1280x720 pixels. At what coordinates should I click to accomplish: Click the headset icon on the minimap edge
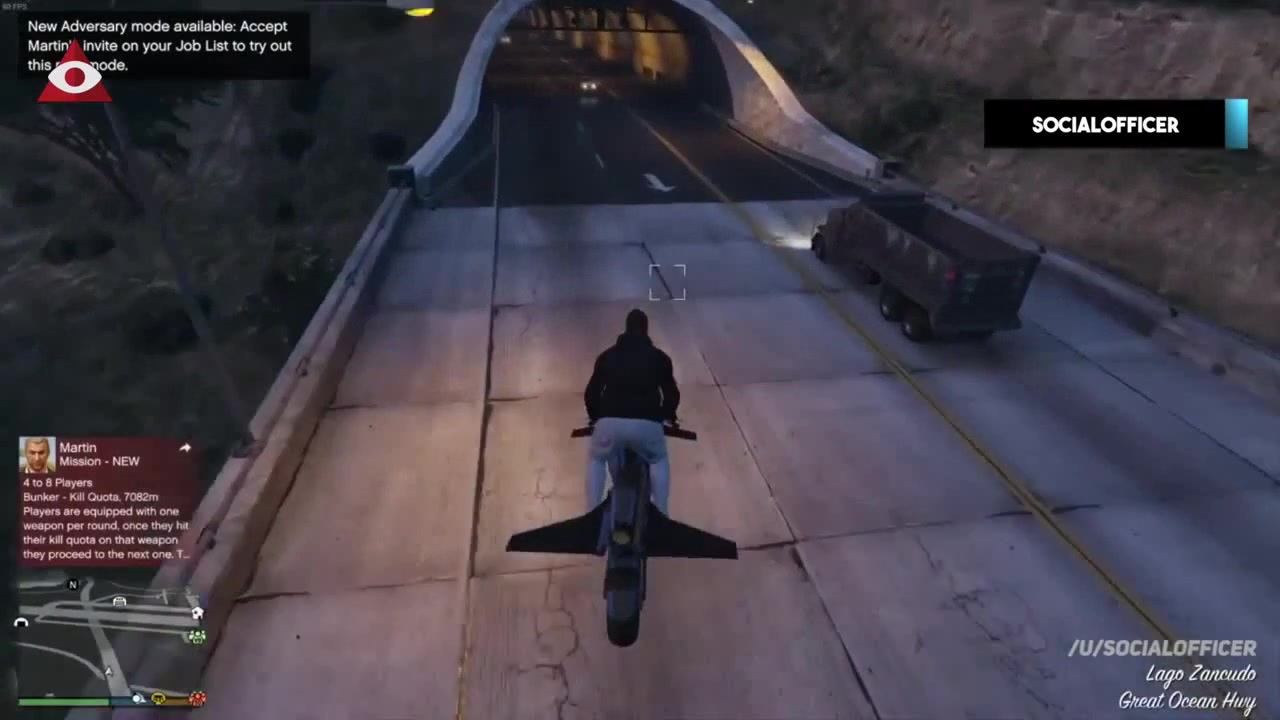click(x=21, y=622)
